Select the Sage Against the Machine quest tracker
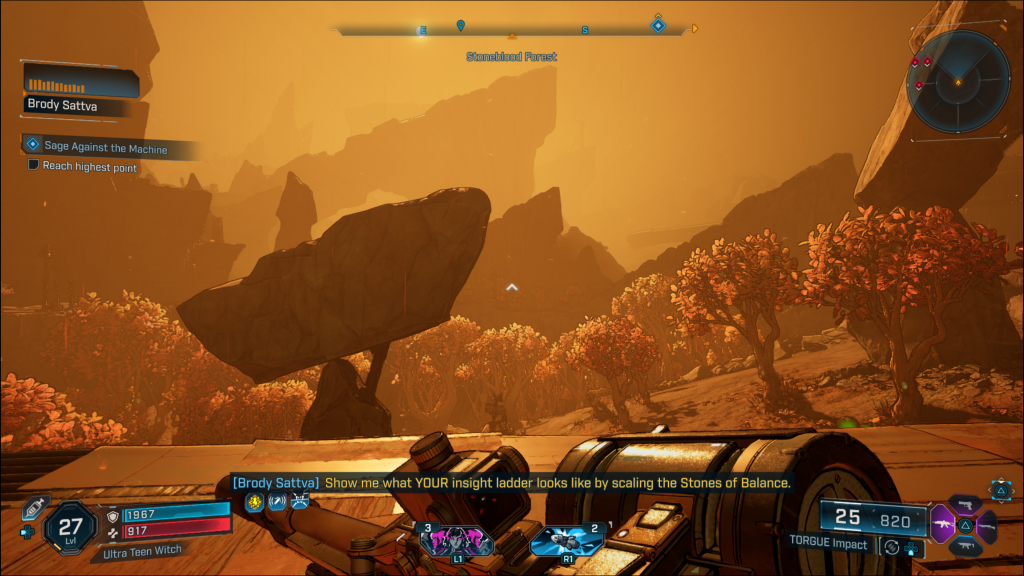Screen dimensions: 1024x576 105,147
